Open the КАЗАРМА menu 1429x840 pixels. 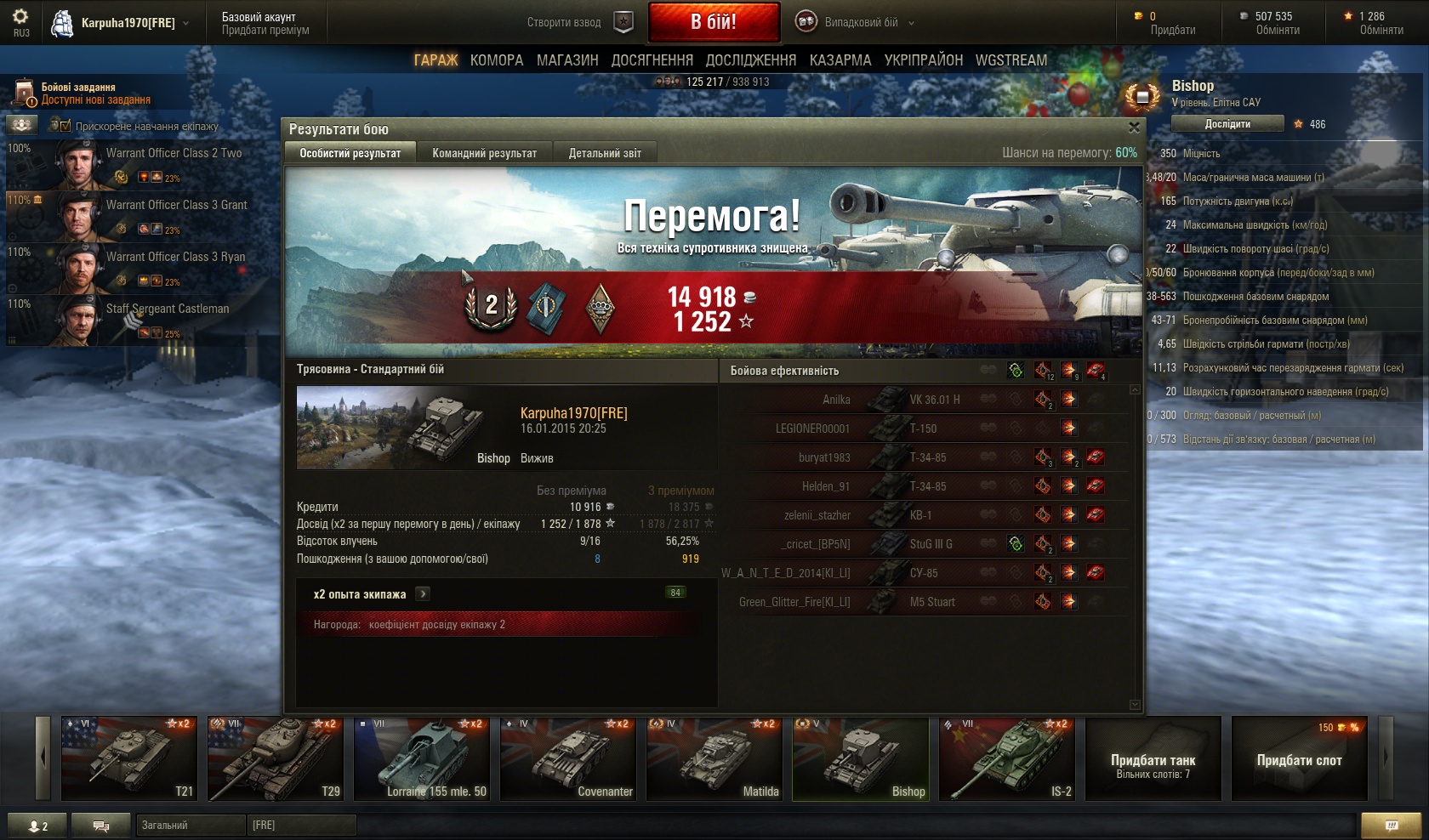point(840,60)
